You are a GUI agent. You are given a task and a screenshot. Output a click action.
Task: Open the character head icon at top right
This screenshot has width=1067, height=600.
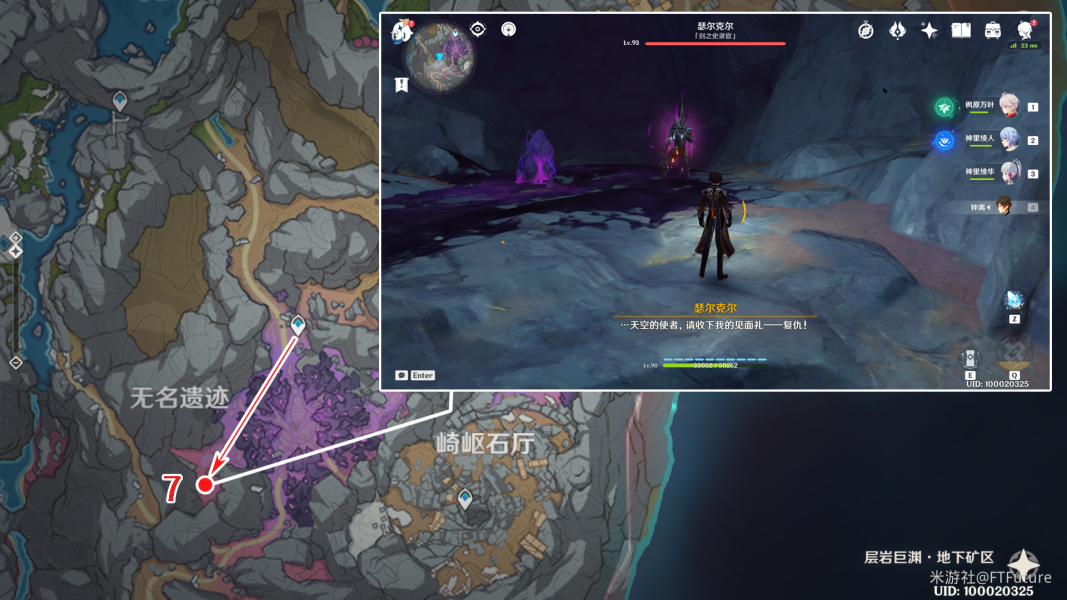[1025, 31]
